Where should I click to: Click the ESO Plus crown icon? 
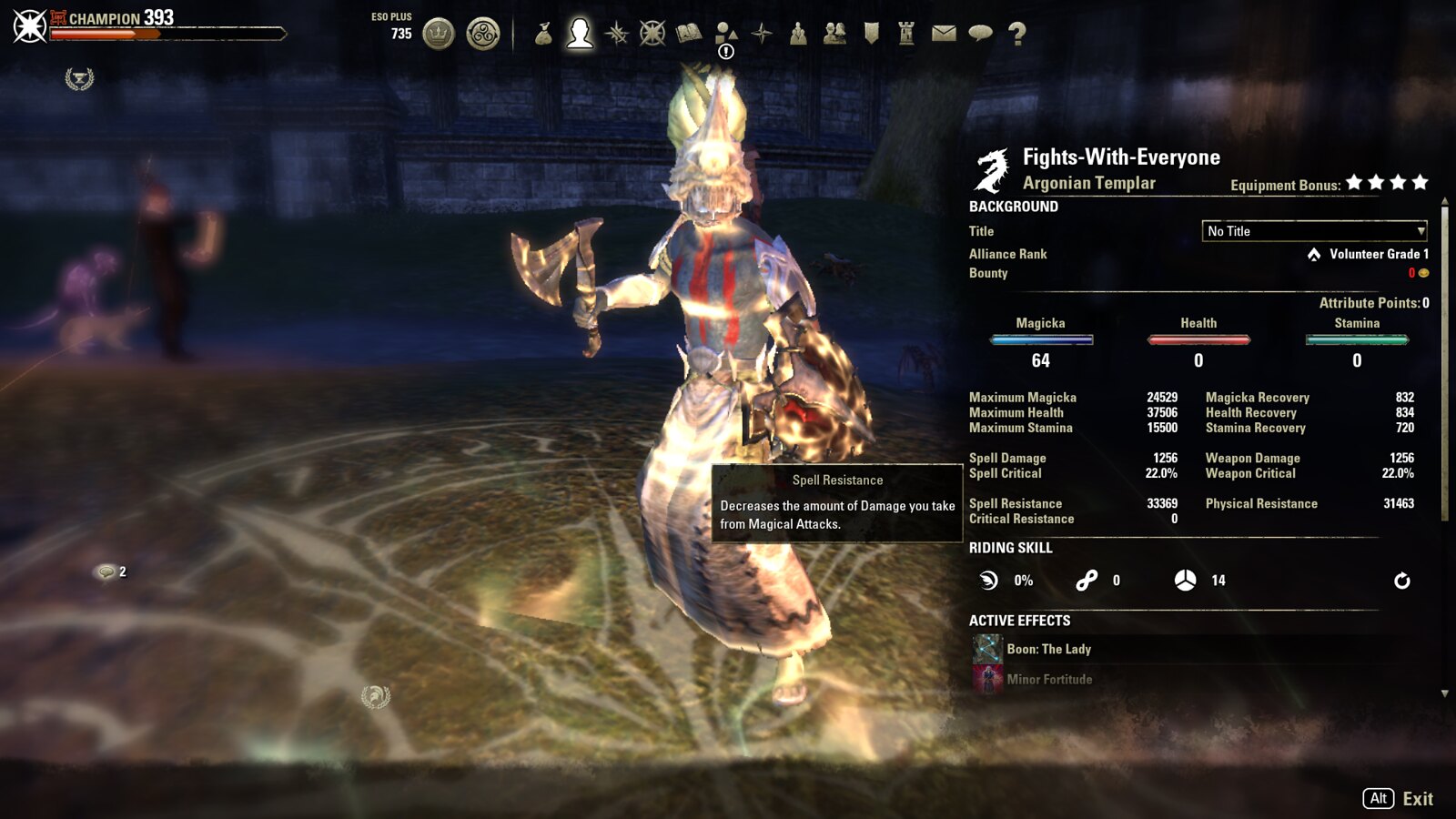pyautogui.click(x=440, y=31)
